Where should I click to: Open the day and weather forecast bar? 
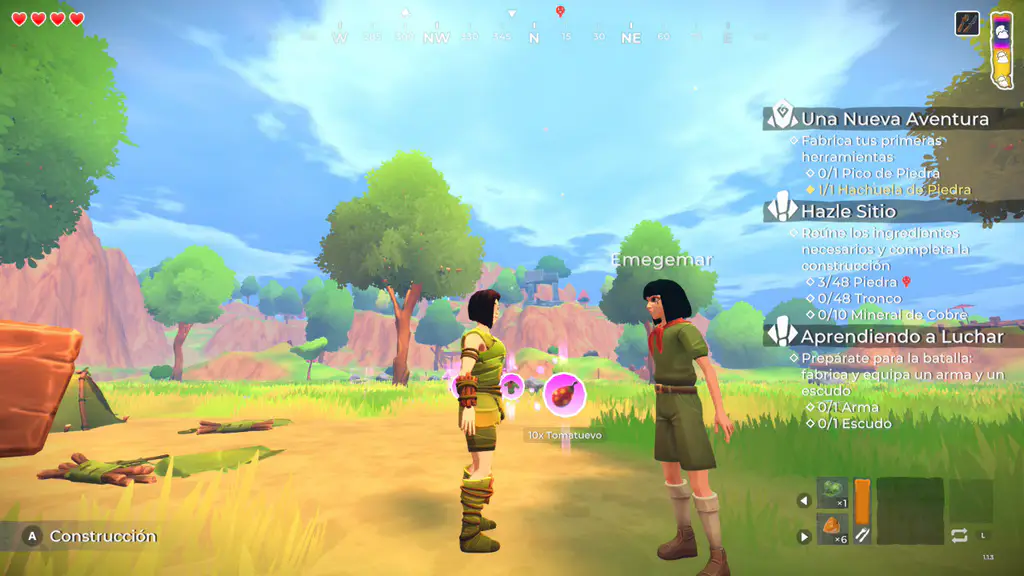[x=1001, y=49]
